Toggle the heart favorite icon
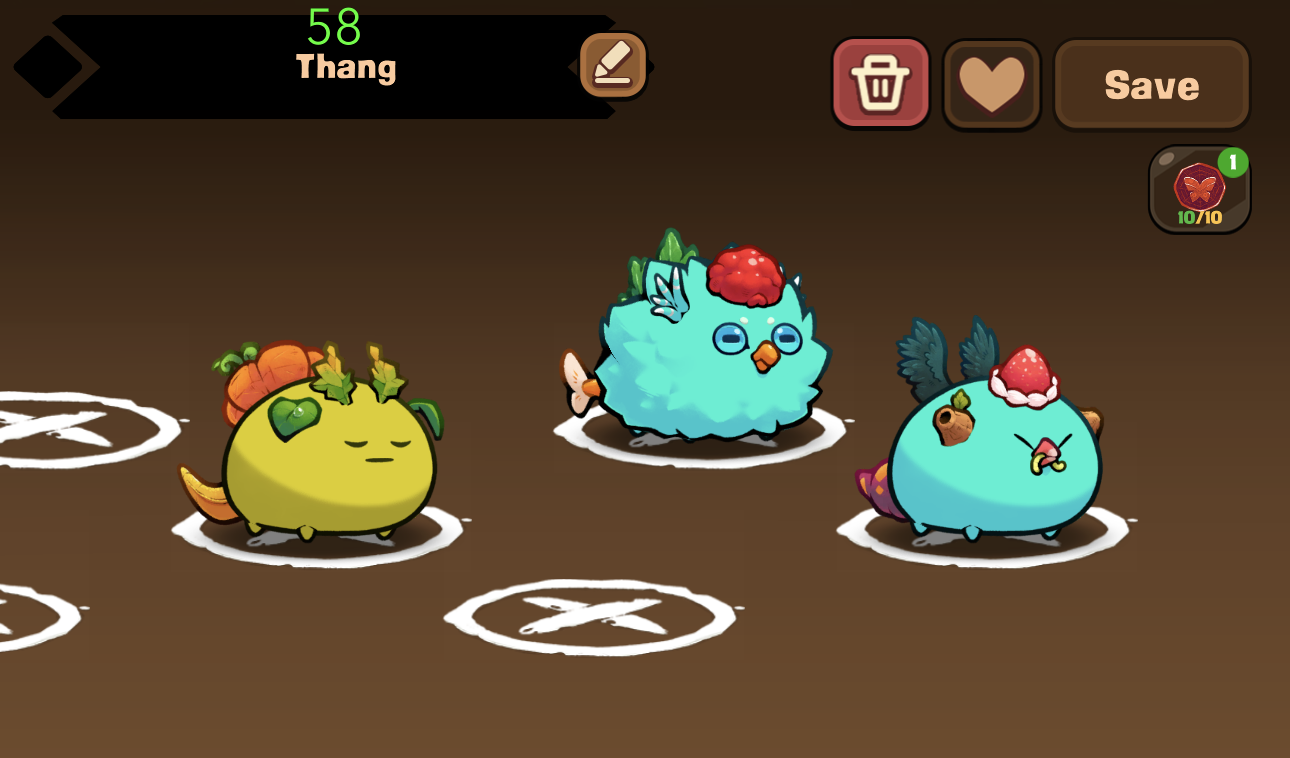1290x758 pixels. 991,82
